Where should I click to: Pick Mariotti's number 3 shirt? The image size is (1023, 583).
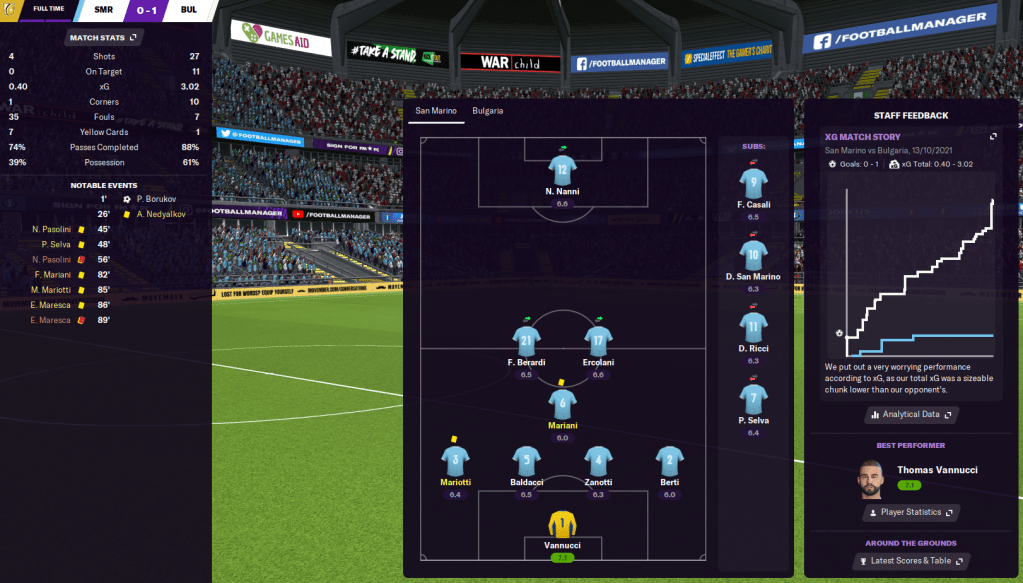click(x=455, y=461)
